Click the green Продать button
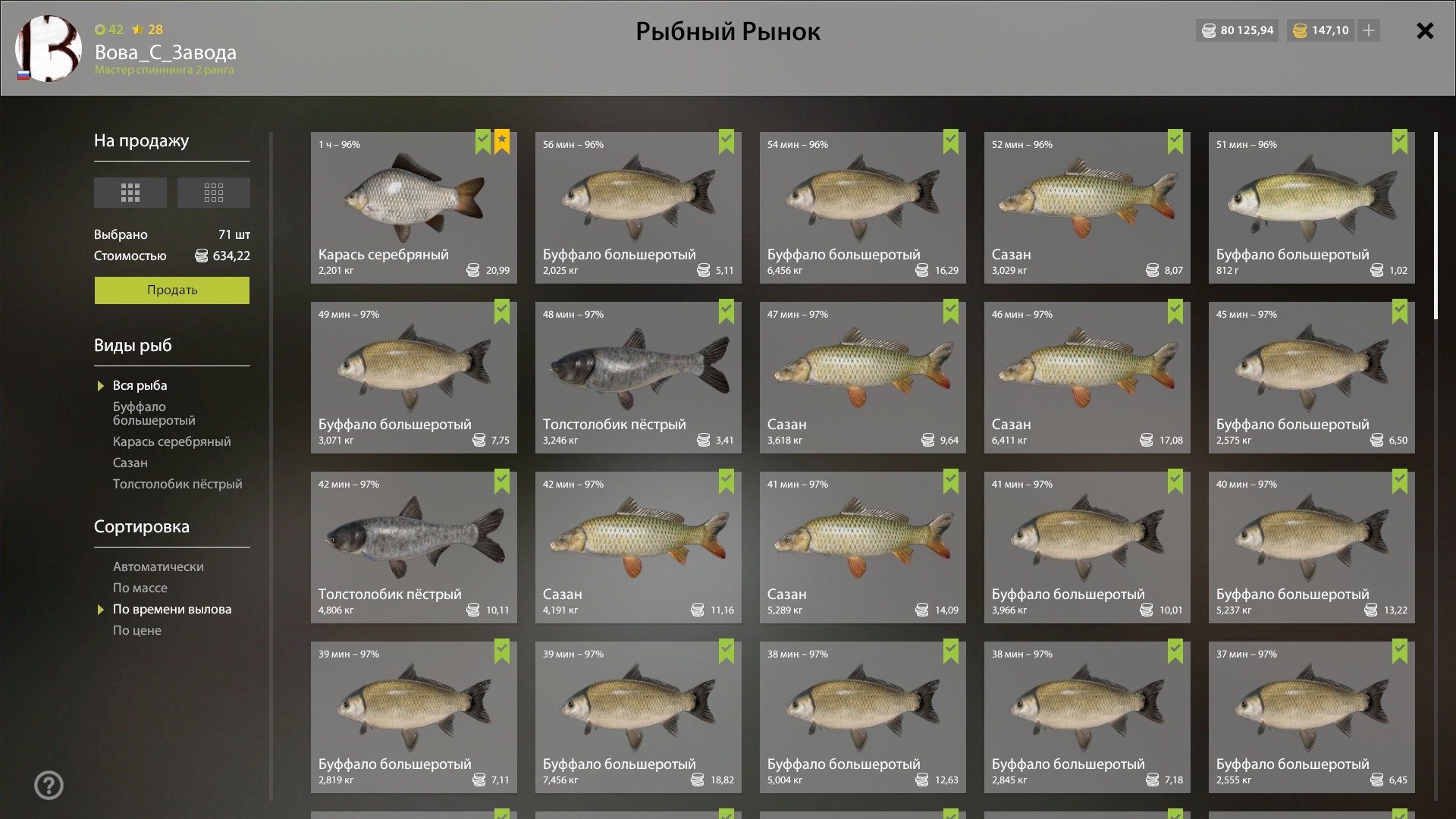The image size is (1456, 819). coord(171,290)
